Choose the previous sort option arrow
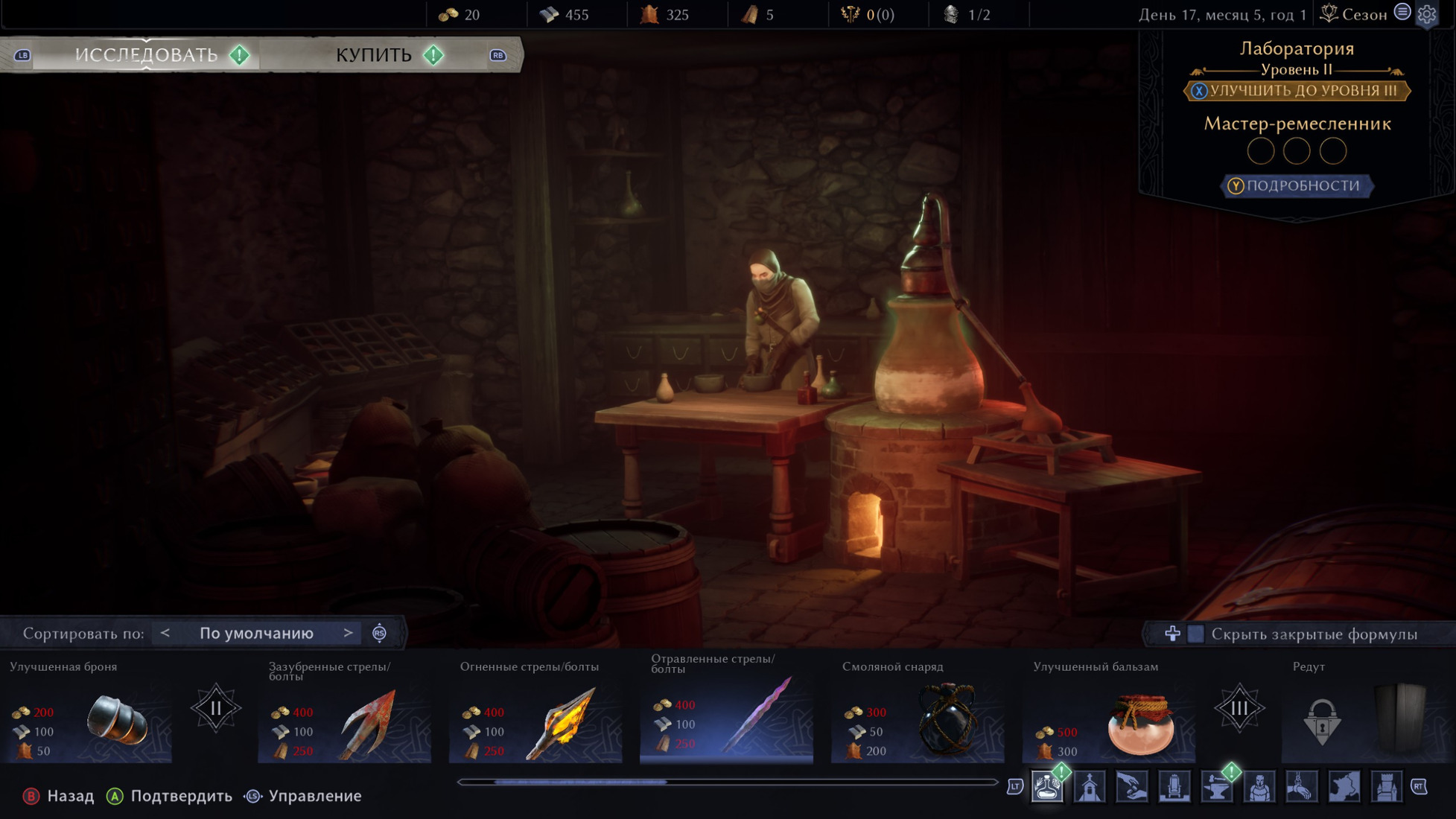The height and width of the screenshot is (819, 1456). tap(165, 633)
